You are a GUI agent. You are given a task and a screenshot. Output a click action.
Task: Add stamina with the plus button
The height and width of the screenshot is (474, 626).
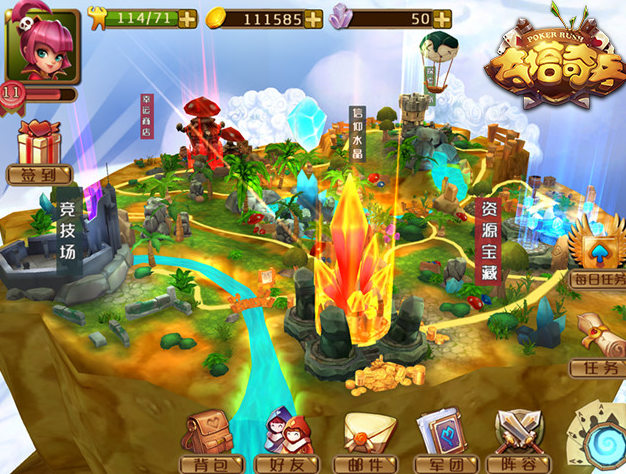187,17
